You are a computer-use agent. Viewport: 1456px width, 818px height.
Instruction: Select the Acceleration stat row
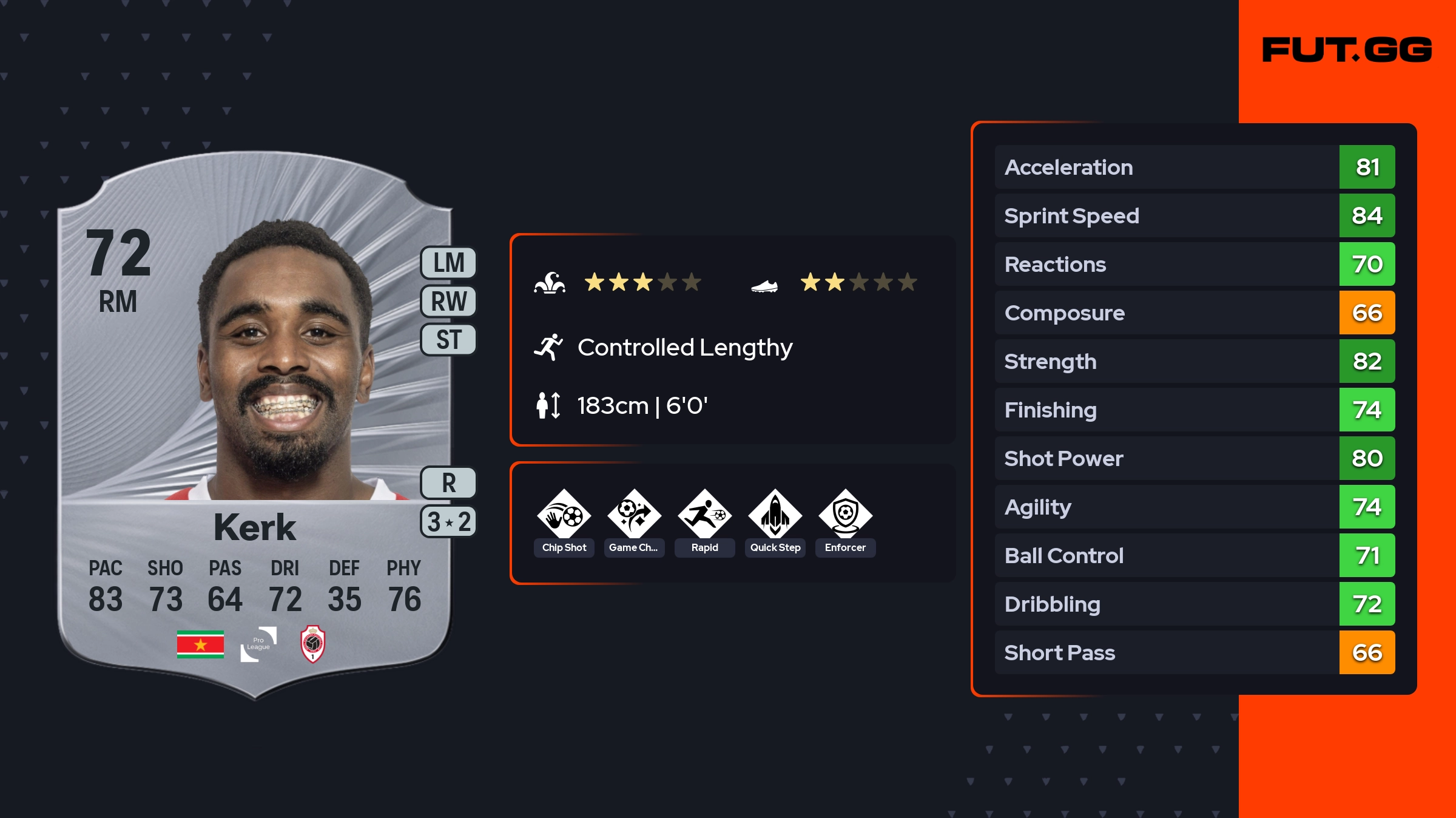point(1195,167)
